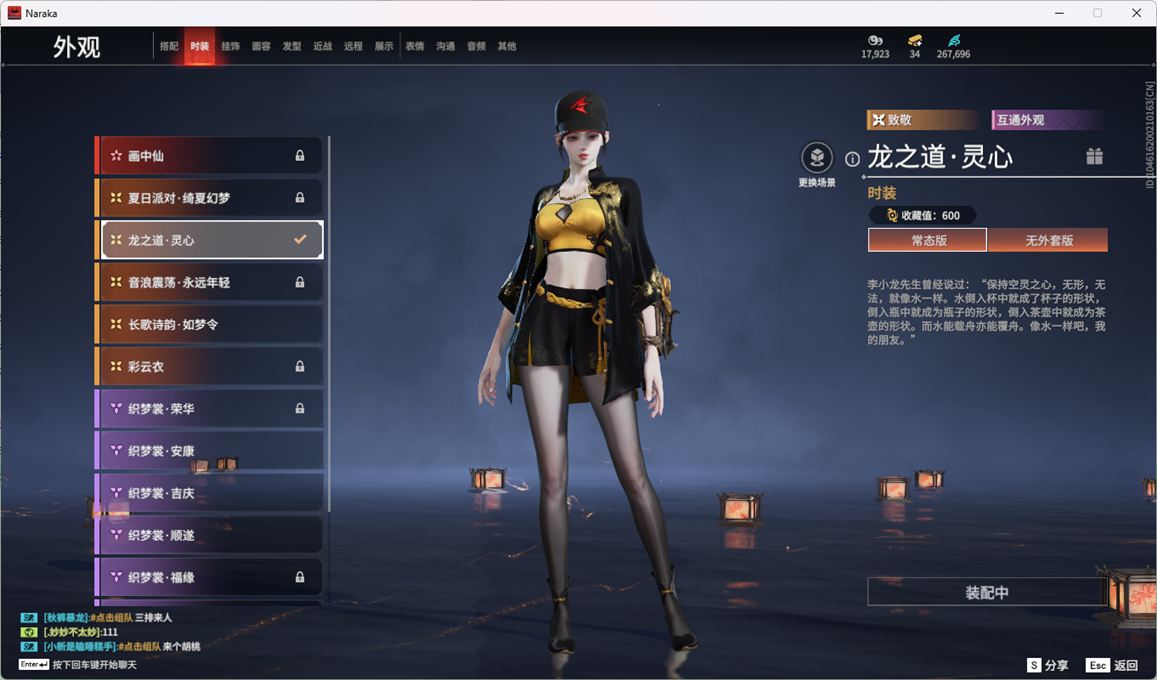The width and height of the screenshot is (1157, 680).
Task: Select the 近战 melee tab
Action: 322,46
